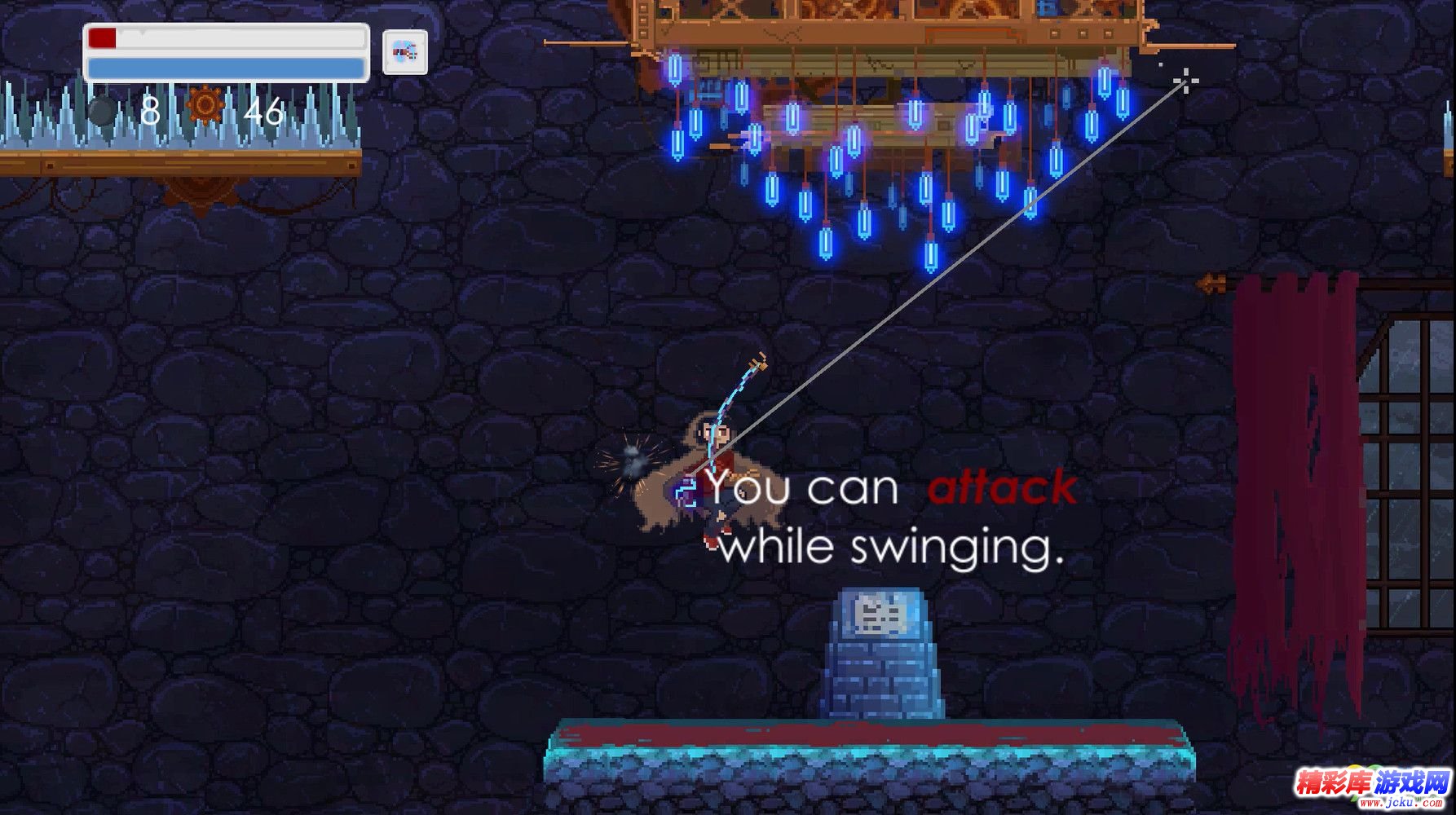The image size is (1456, 815).
Task: Click the bomb icon in the HUD
Action: (x=103, y=110)
